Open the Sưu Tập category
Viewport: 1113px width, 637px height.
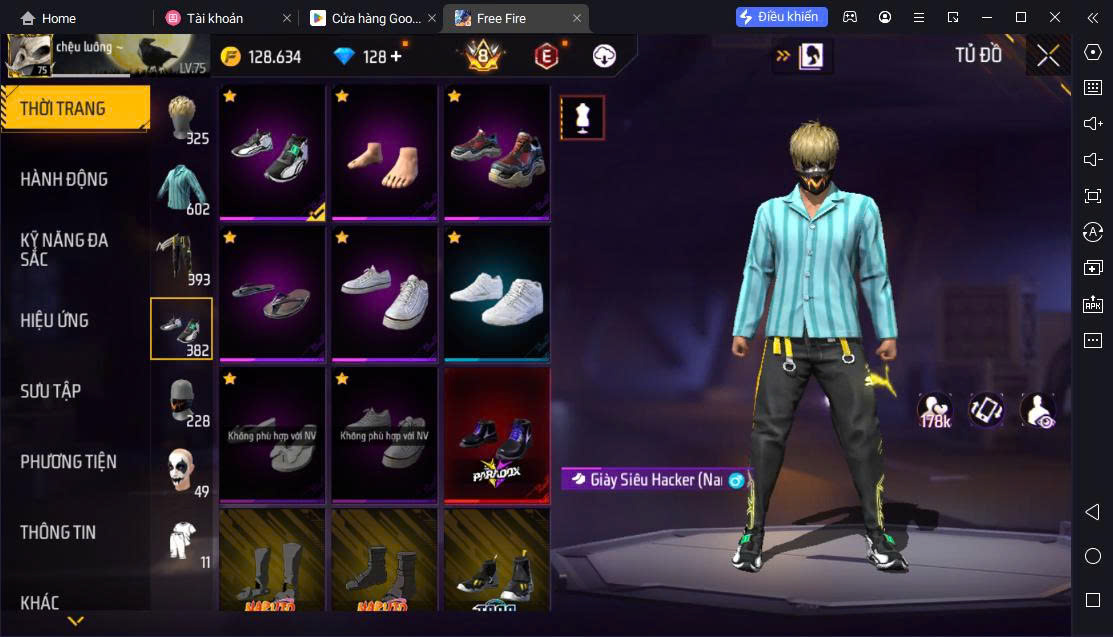pos(50,391)
